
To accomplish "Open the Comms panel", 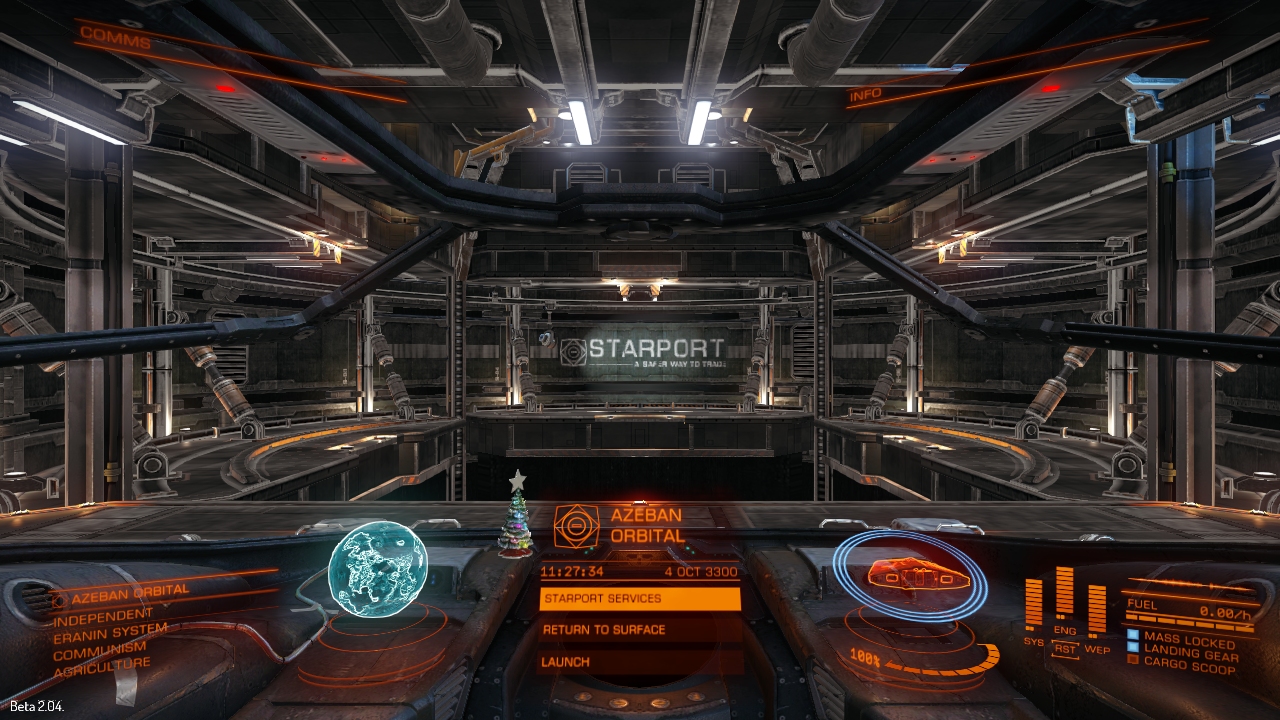I will pyautogui.click(x=115, y=39).
